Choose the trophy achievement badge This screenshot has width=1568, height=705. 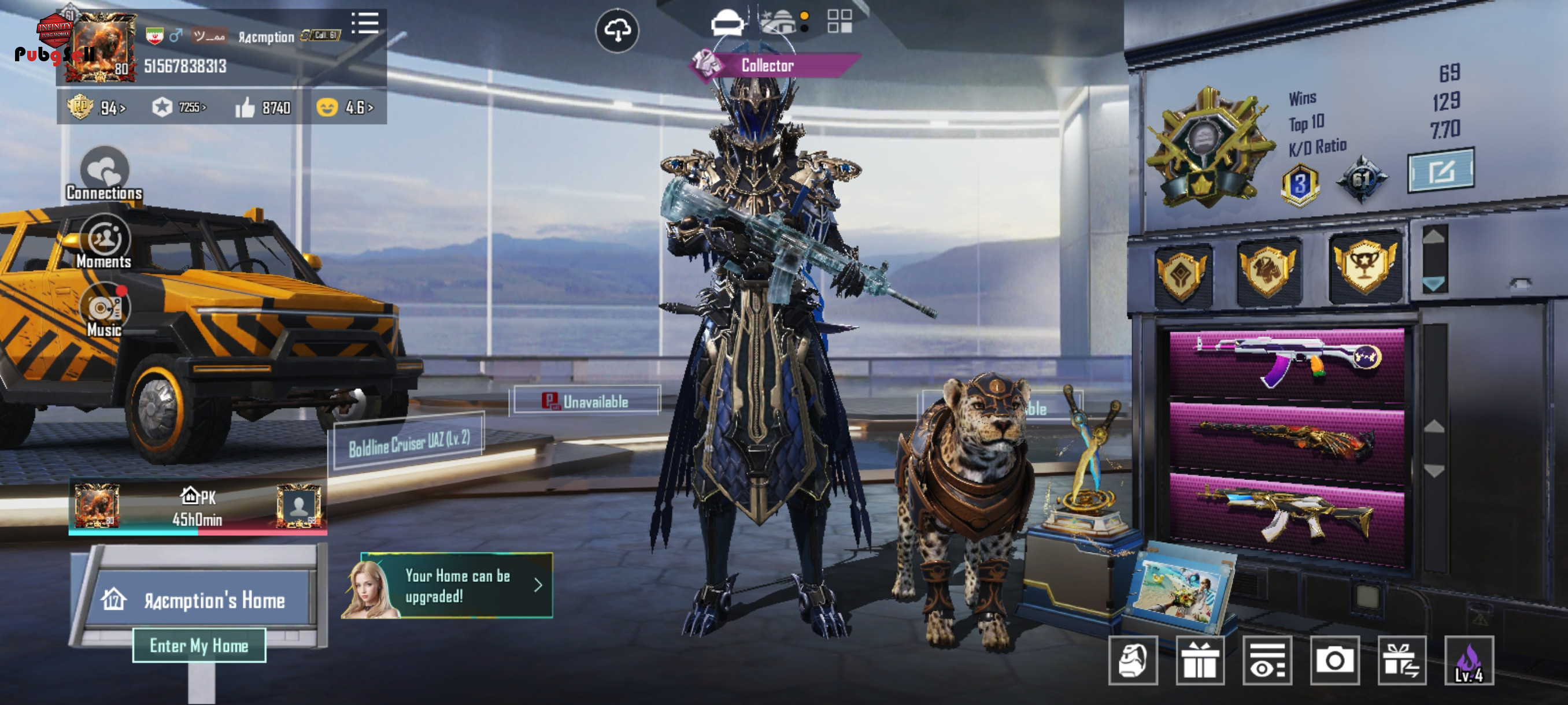pos(1364,269)
